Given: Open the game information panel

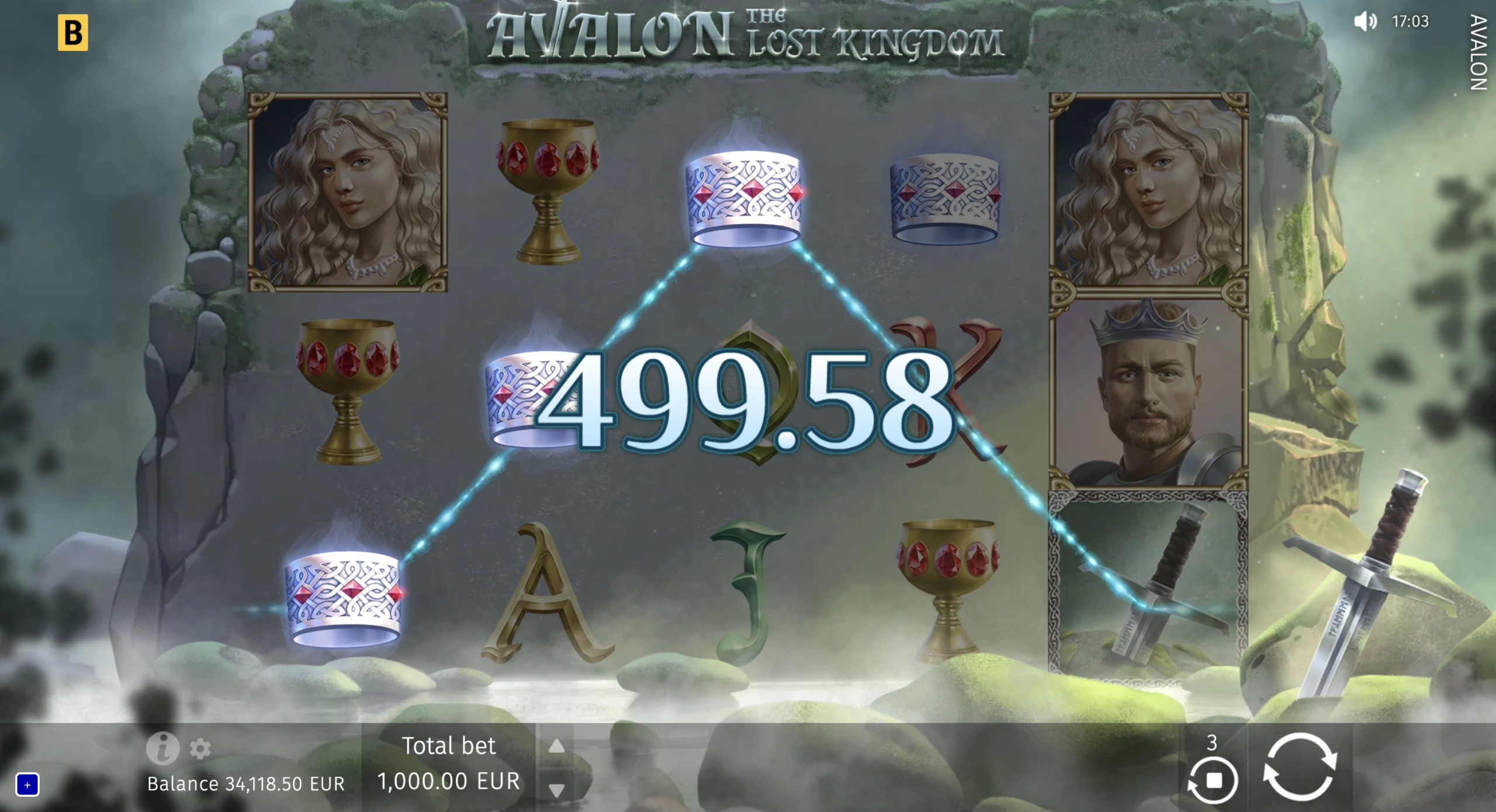Looking at the screenshot, I should 164,749.
